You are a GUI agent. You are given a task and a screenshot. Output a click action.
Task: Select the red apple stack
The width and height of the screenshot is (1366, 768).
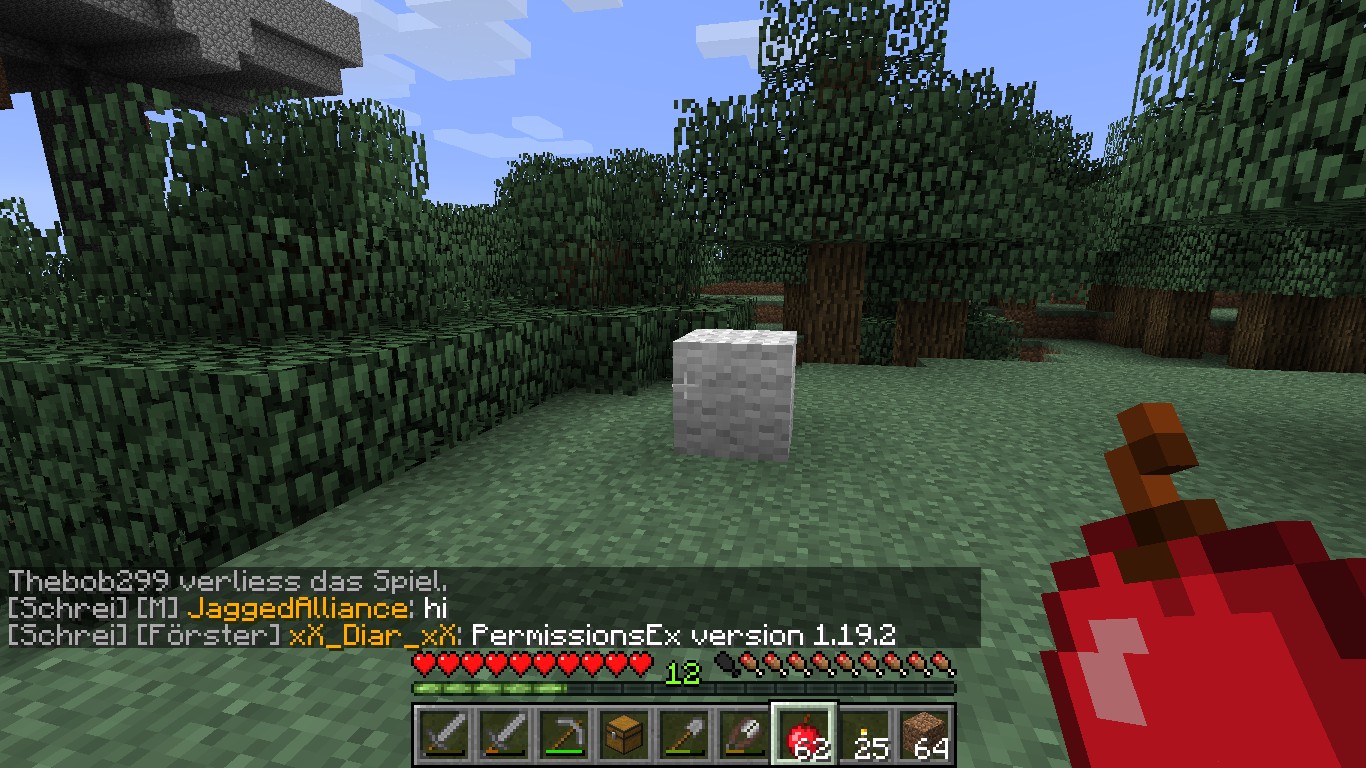tap(804, 736)
